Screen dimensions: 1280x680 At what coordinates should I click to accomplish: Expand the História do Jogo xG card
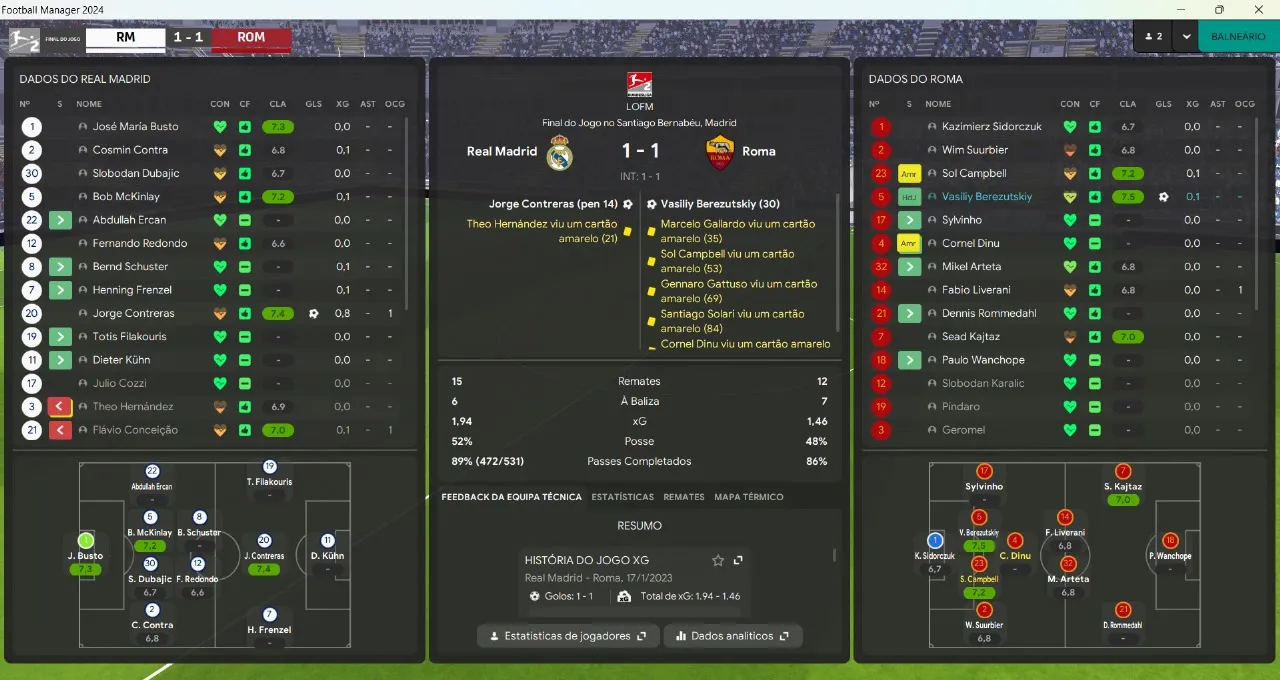click(x=738, y=560)
